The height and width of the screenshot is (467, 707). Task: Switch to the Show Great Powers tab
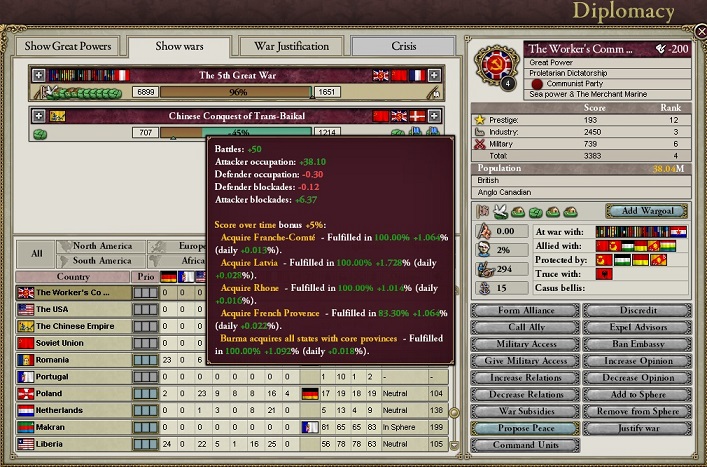(68, 46)
